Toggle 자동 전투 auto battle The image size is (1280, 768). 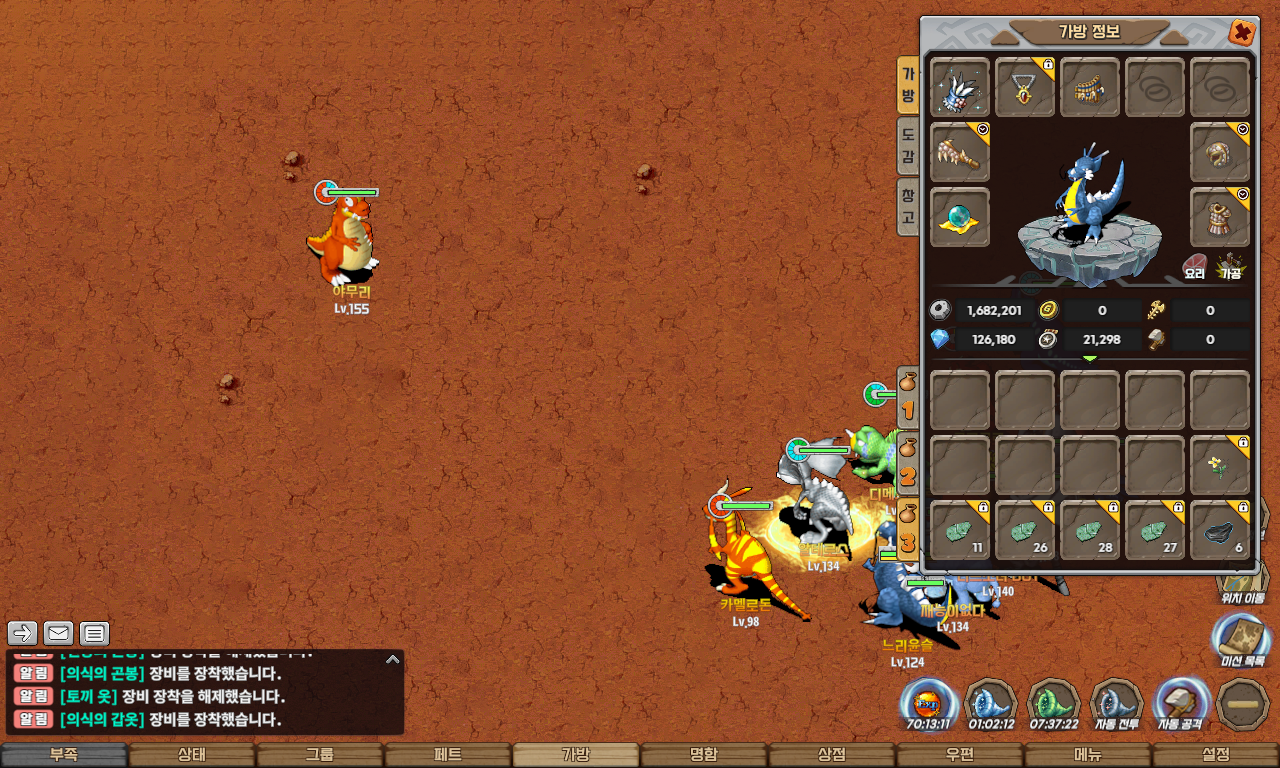(1116, 704)
